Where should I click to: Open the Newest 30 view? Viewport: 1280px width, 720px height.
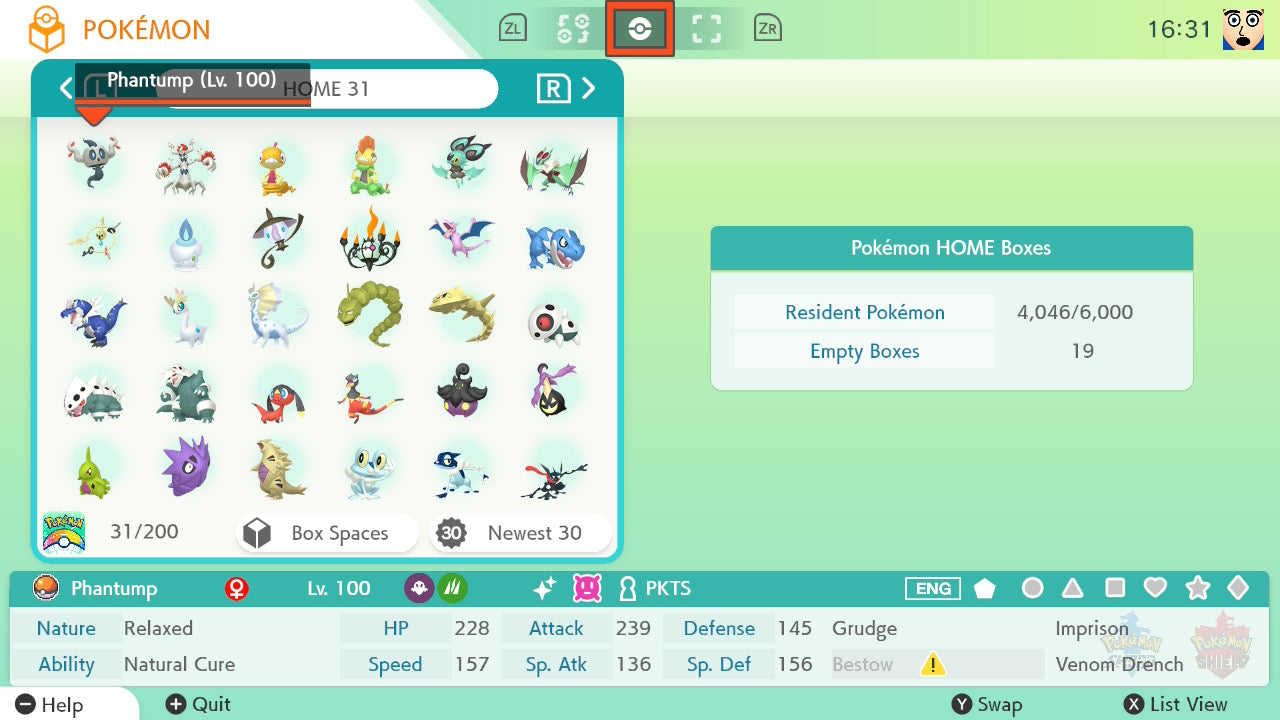[x=520, y=533]
